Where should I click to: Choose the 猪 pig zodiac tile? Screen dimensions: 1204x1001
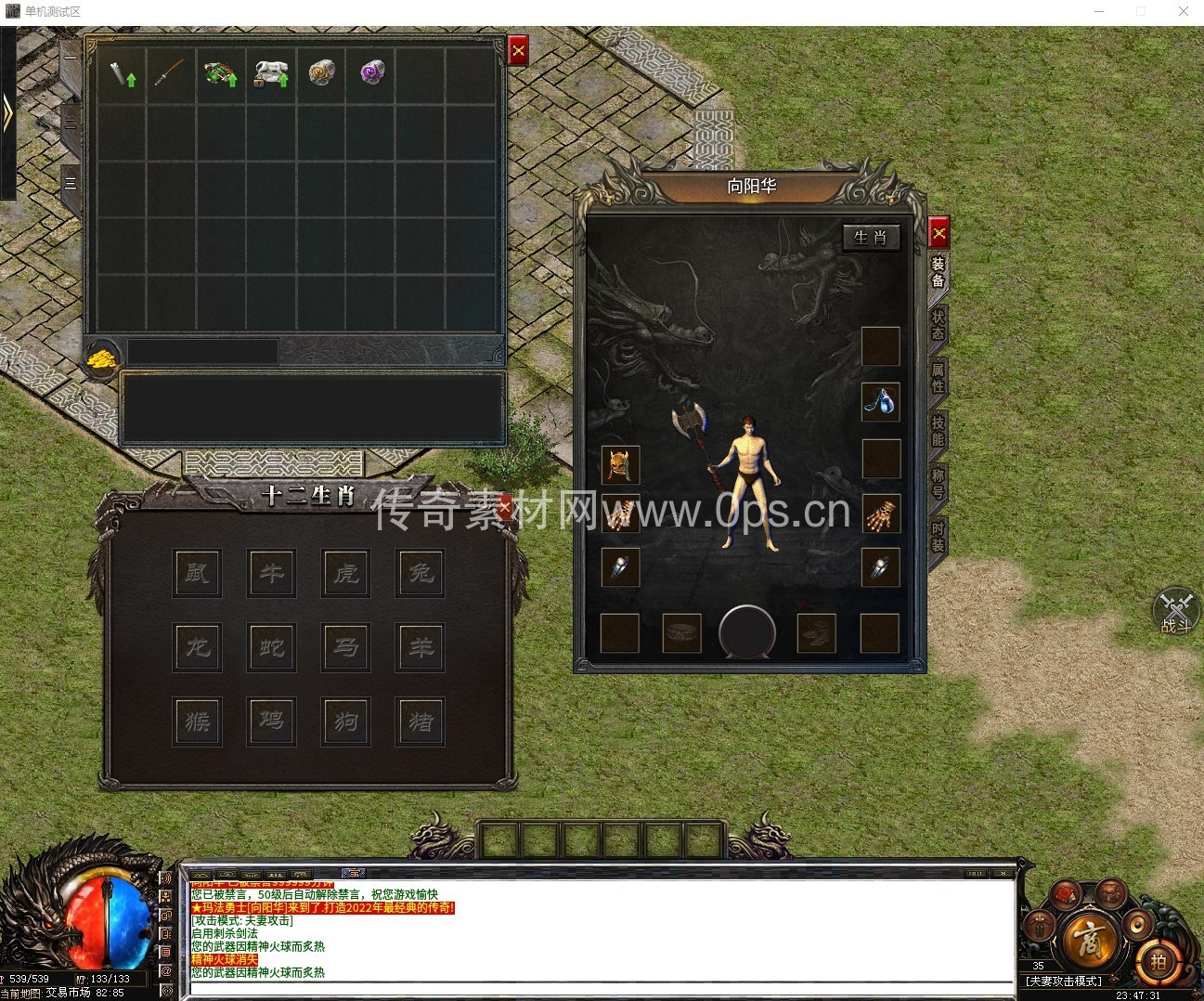click(421, 721)
